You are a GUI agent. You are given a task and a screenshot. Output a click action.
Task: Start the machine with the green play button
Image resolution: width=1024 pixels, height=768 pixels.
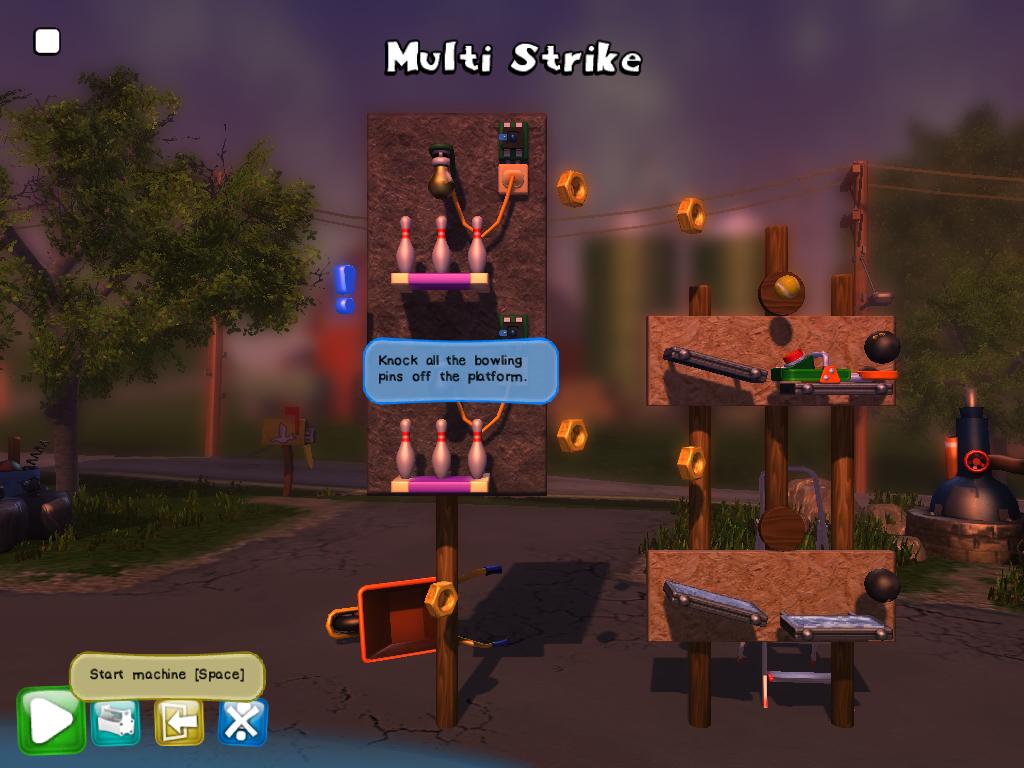coord(50,720)
